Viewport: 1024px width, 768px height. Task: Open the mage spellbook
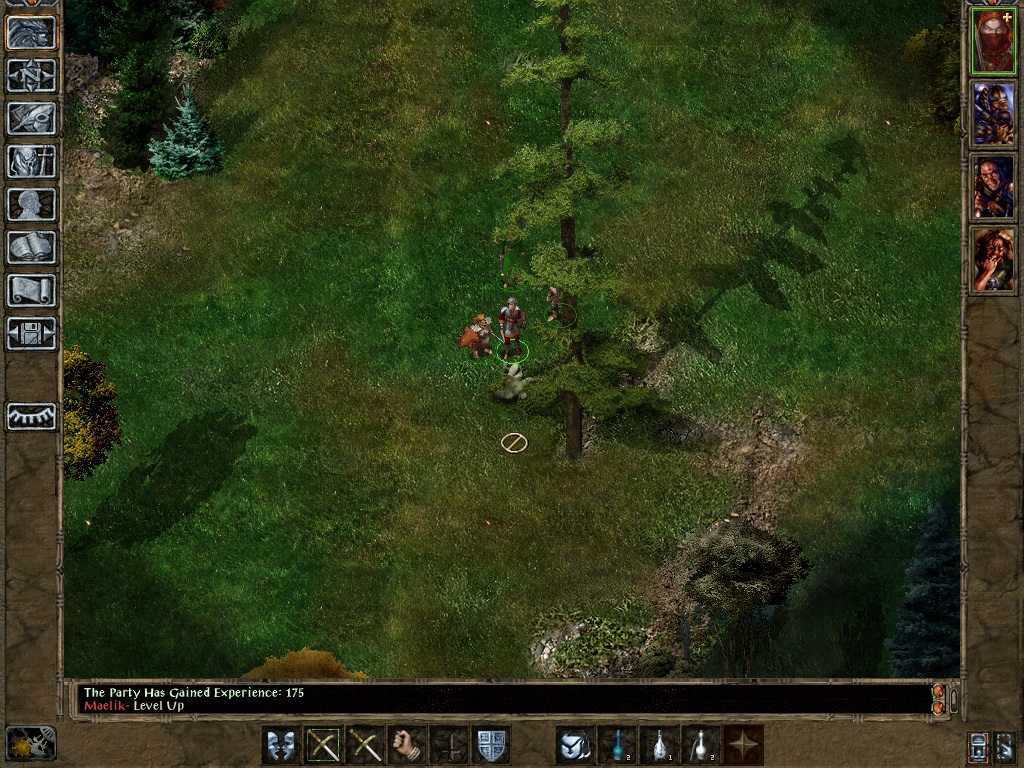32,248
